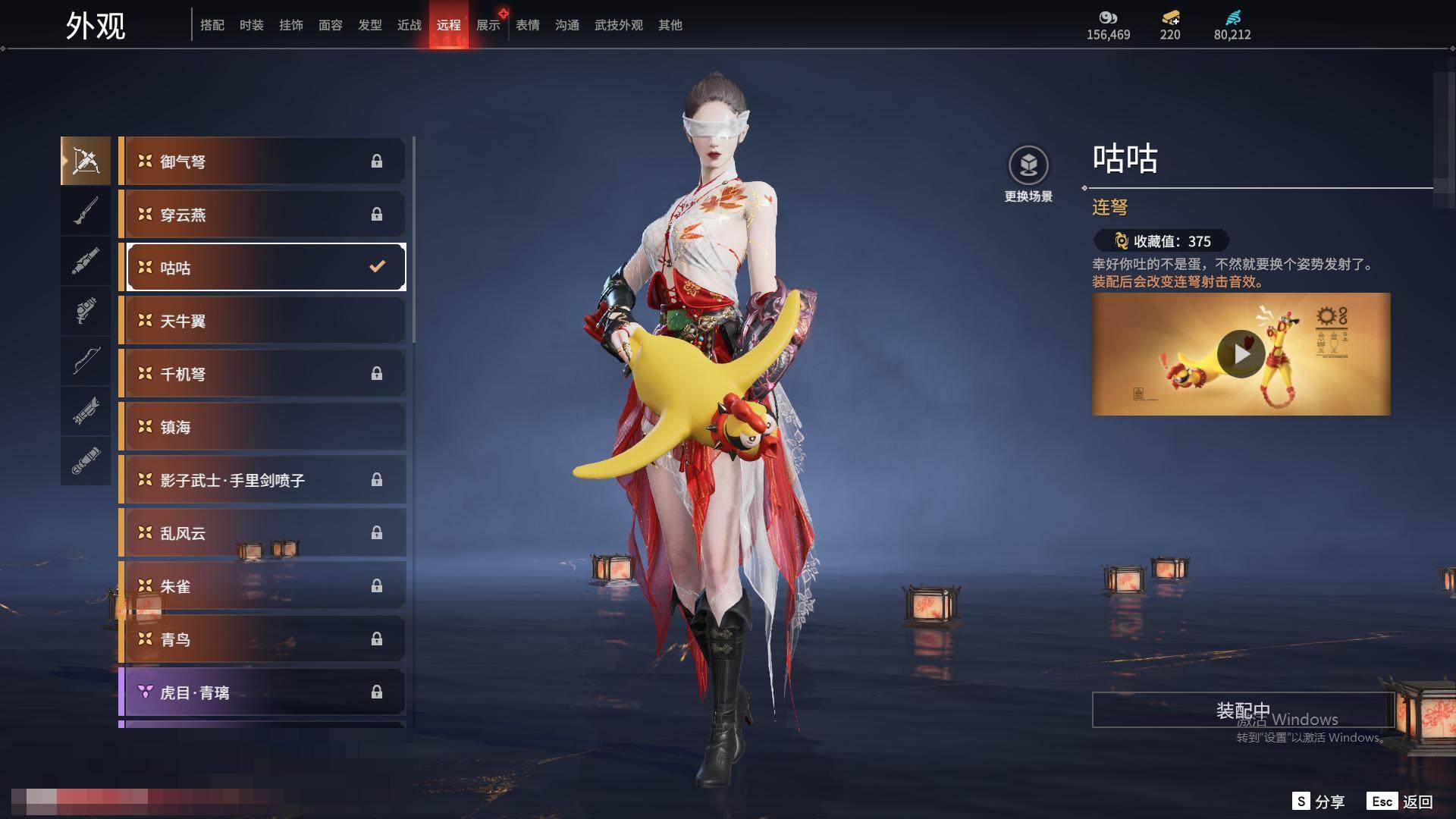Play the 咕咕 preview video
The image size is (1456, 819).
(1241, 354)
